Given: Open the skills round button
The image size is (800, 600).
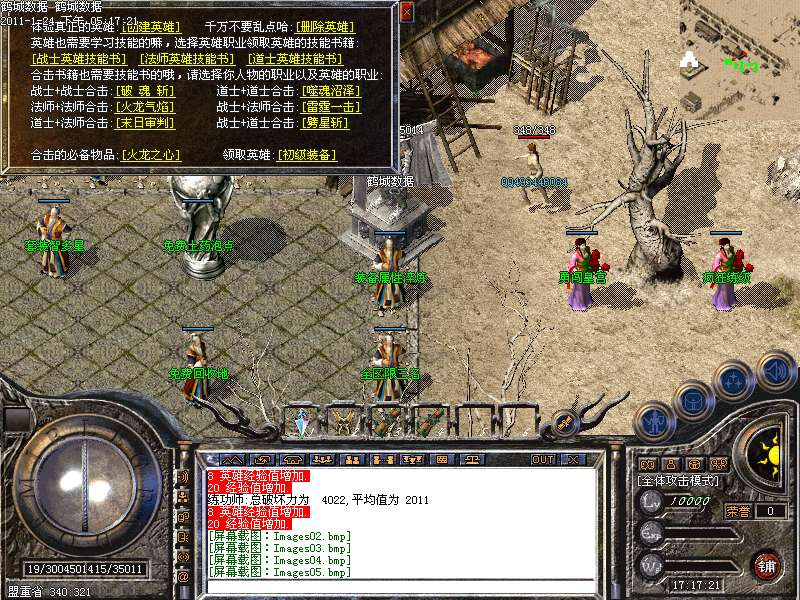Looking at the screenshot, I should pyautogui.click(x=734, y=381).
